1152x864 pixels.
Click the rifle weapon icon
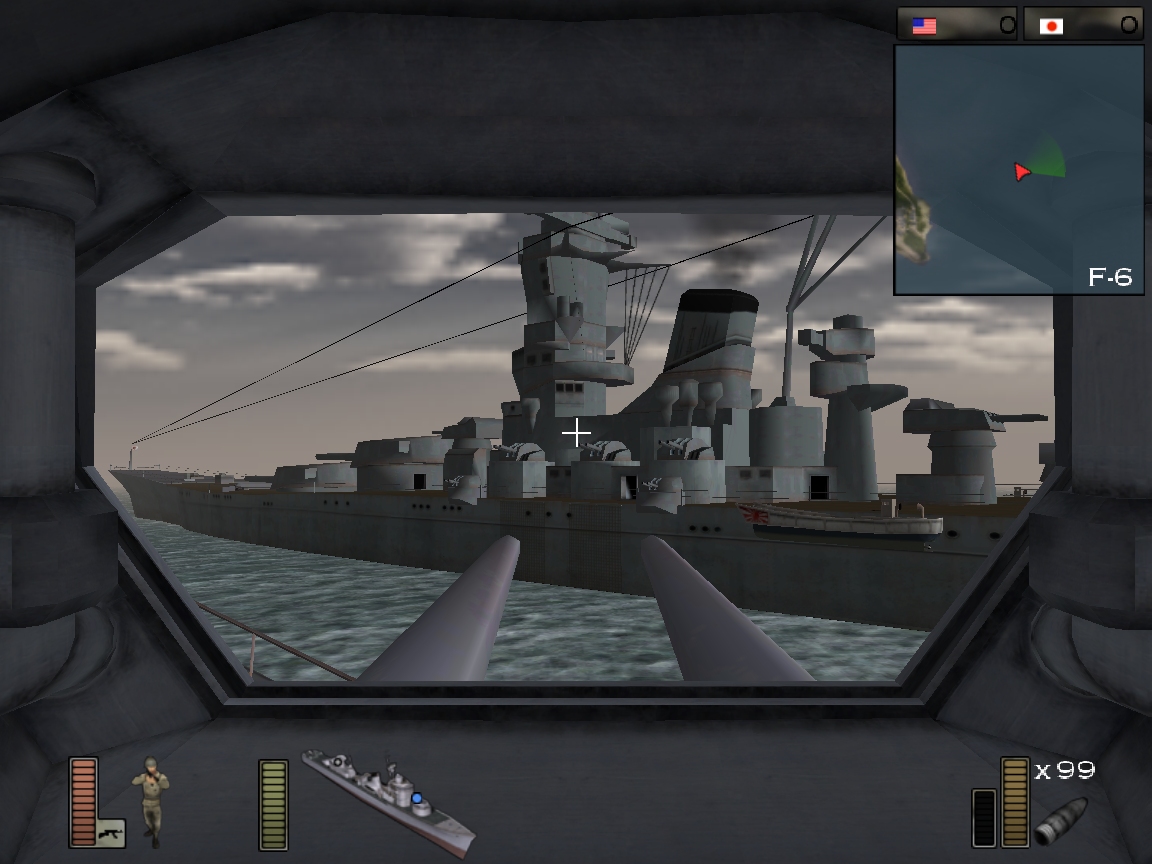pyautogui.click(x=110, y=832)
